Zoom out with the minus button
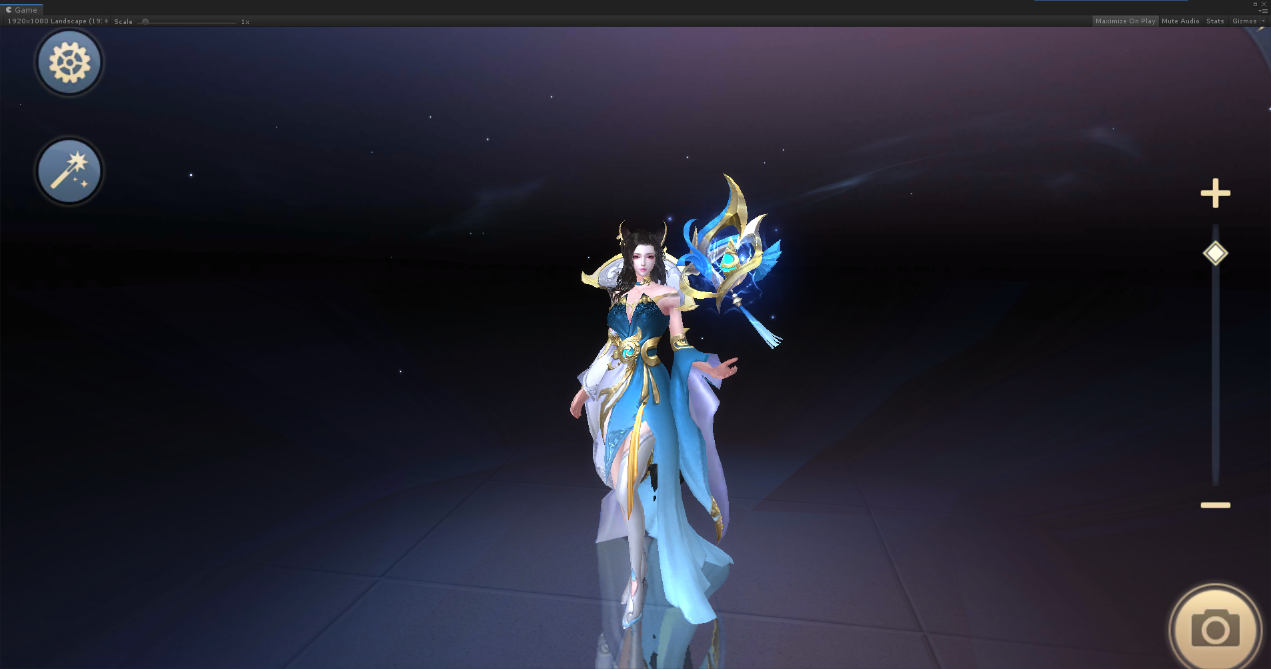 pyautogui.click(x=1215, y=505)
